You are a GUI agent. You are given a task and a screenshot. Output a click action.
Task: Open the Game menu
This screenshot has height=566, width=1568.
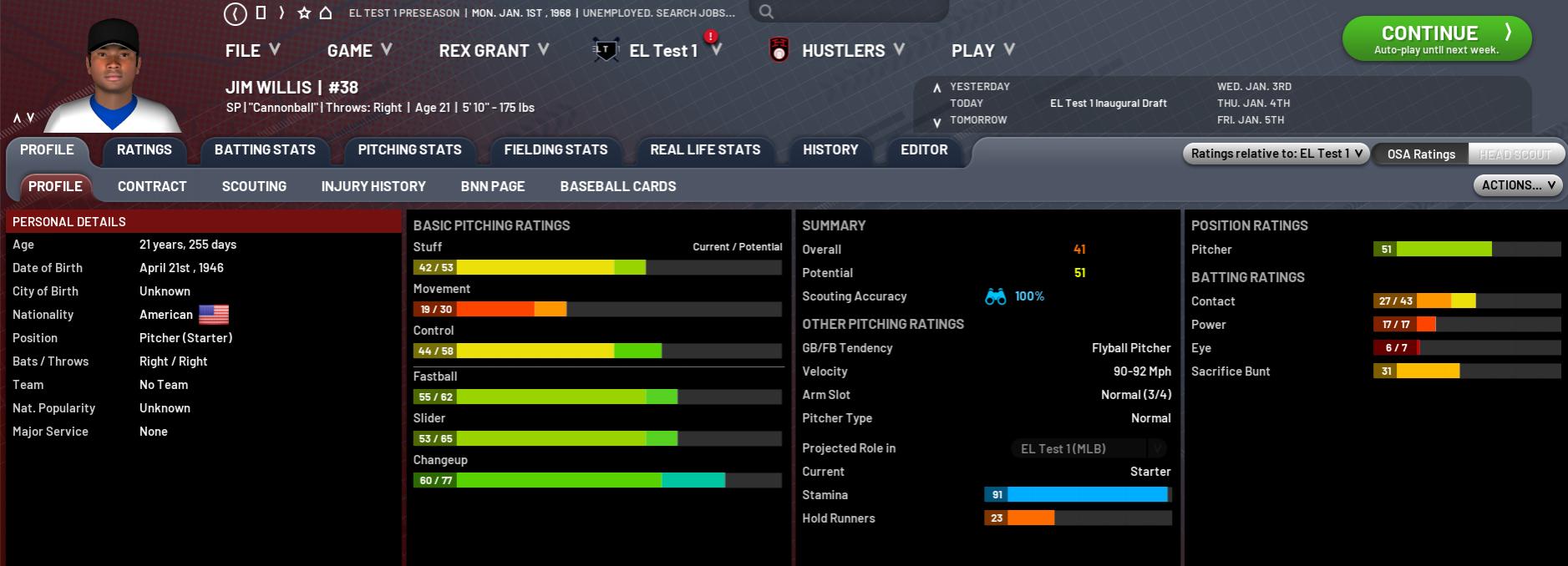[359, 51]
